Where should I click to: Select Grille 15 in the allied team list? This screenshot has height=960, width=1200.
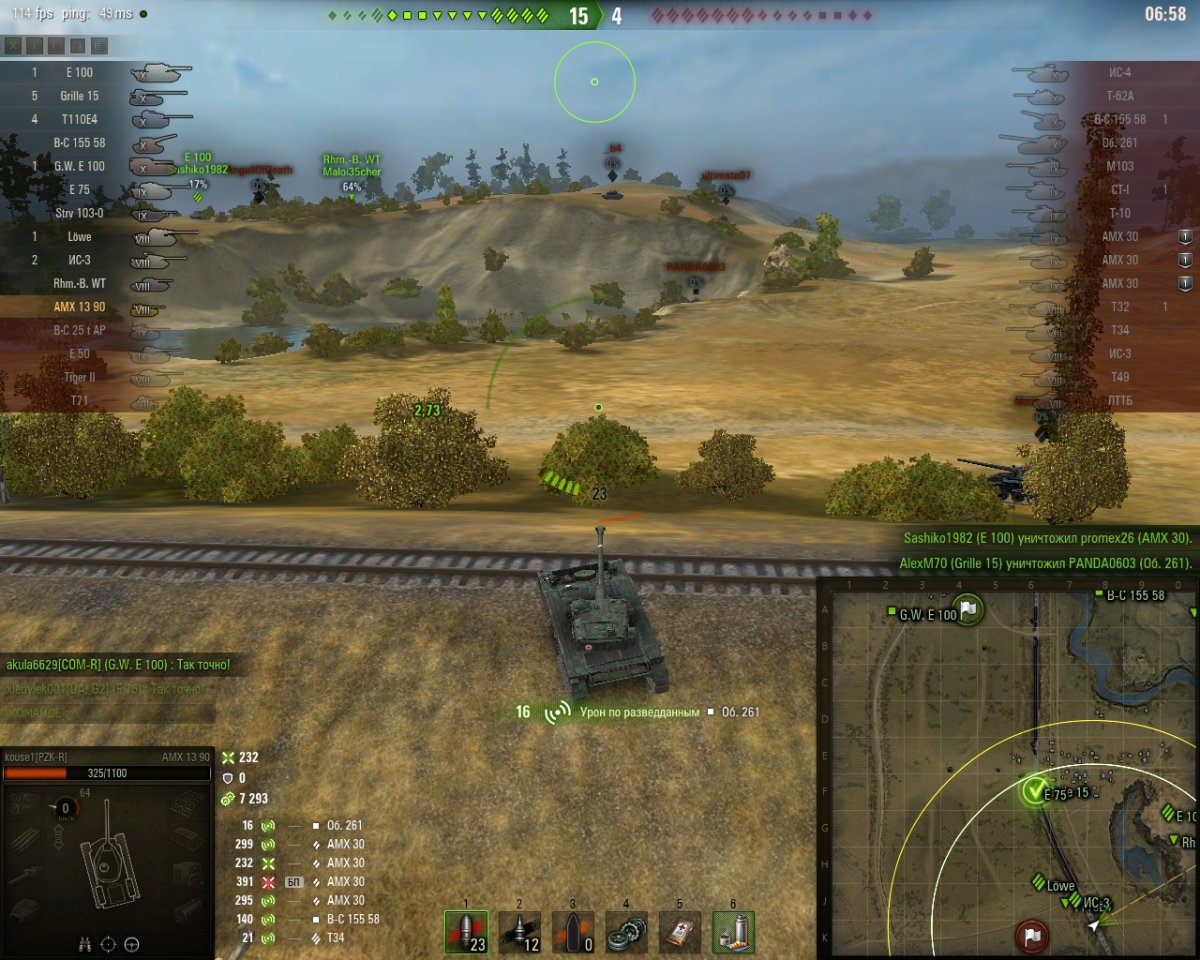pos(78,96)
